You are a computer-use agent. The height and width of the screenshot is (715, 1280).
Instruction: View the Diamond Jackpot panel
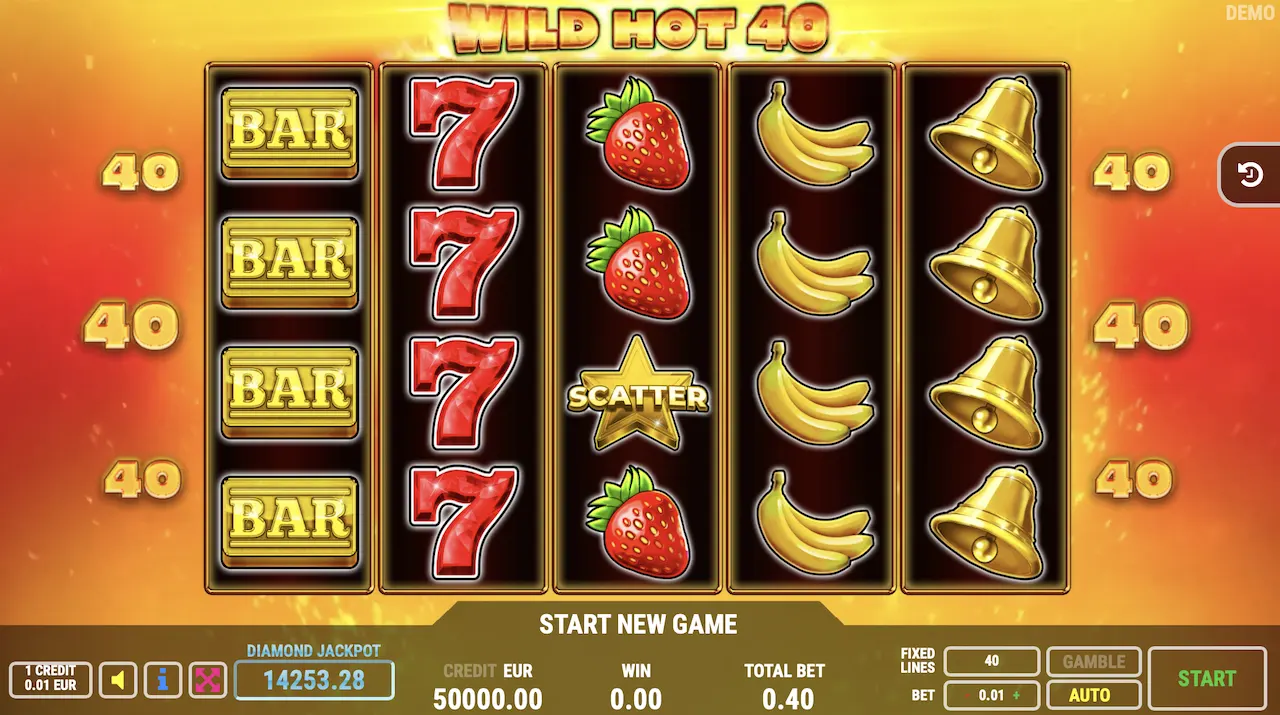[314, 680]
